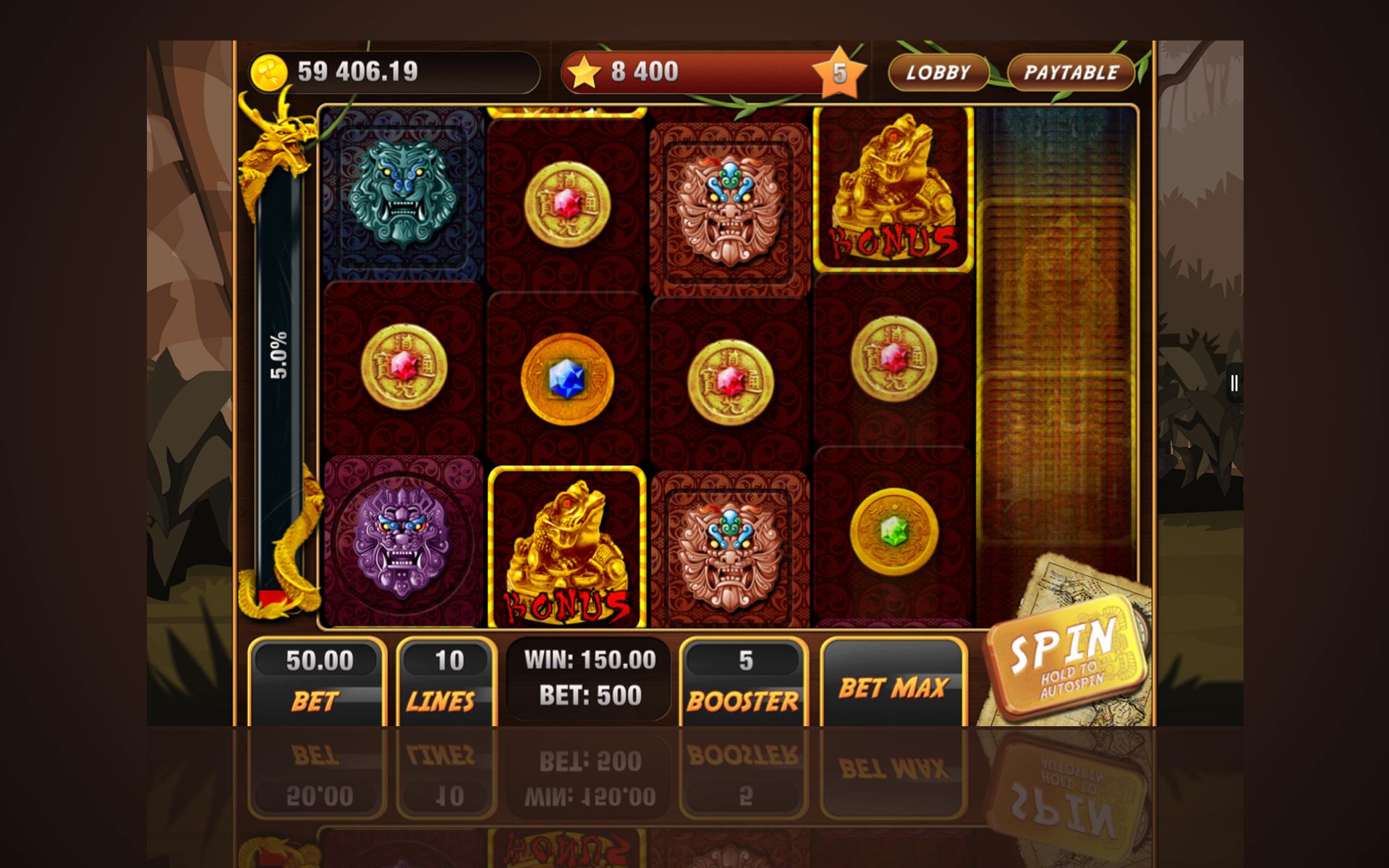The height and width of the screenshot is (868, 1389).
Task: Select the BOOSTER panel showing 5
Action: tap(744, 676)
